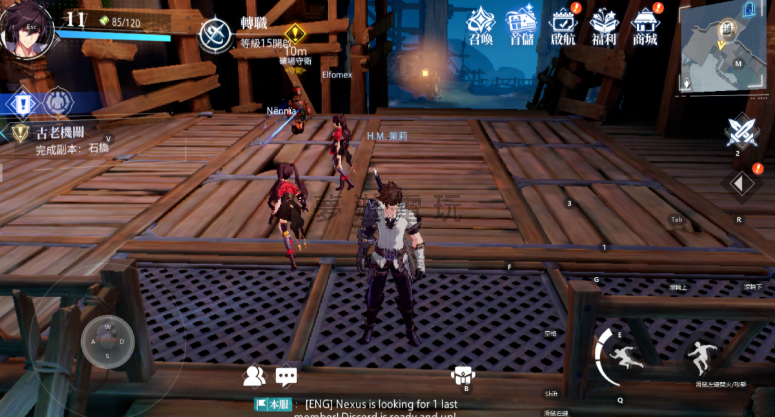775x417 pixels.
Task: Open the 首儲 first top-up offer
Action: click(x=521, y=27)
